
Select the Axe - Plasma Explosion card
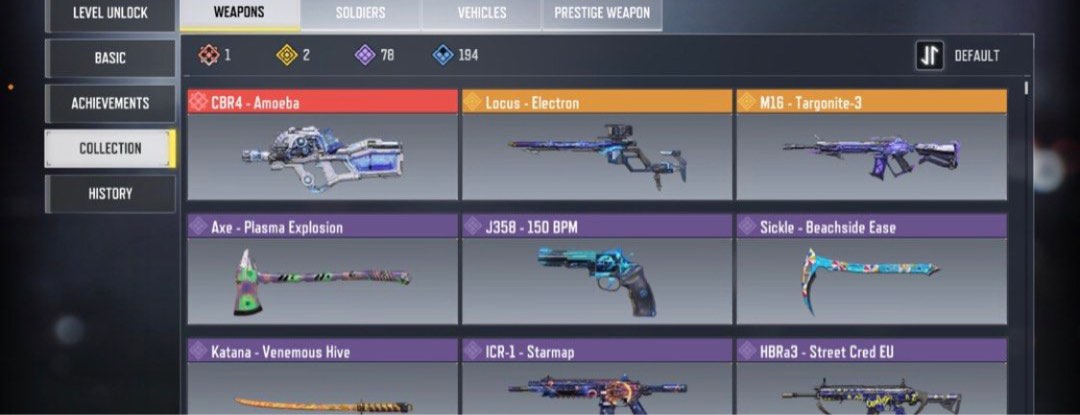(322, 270)
